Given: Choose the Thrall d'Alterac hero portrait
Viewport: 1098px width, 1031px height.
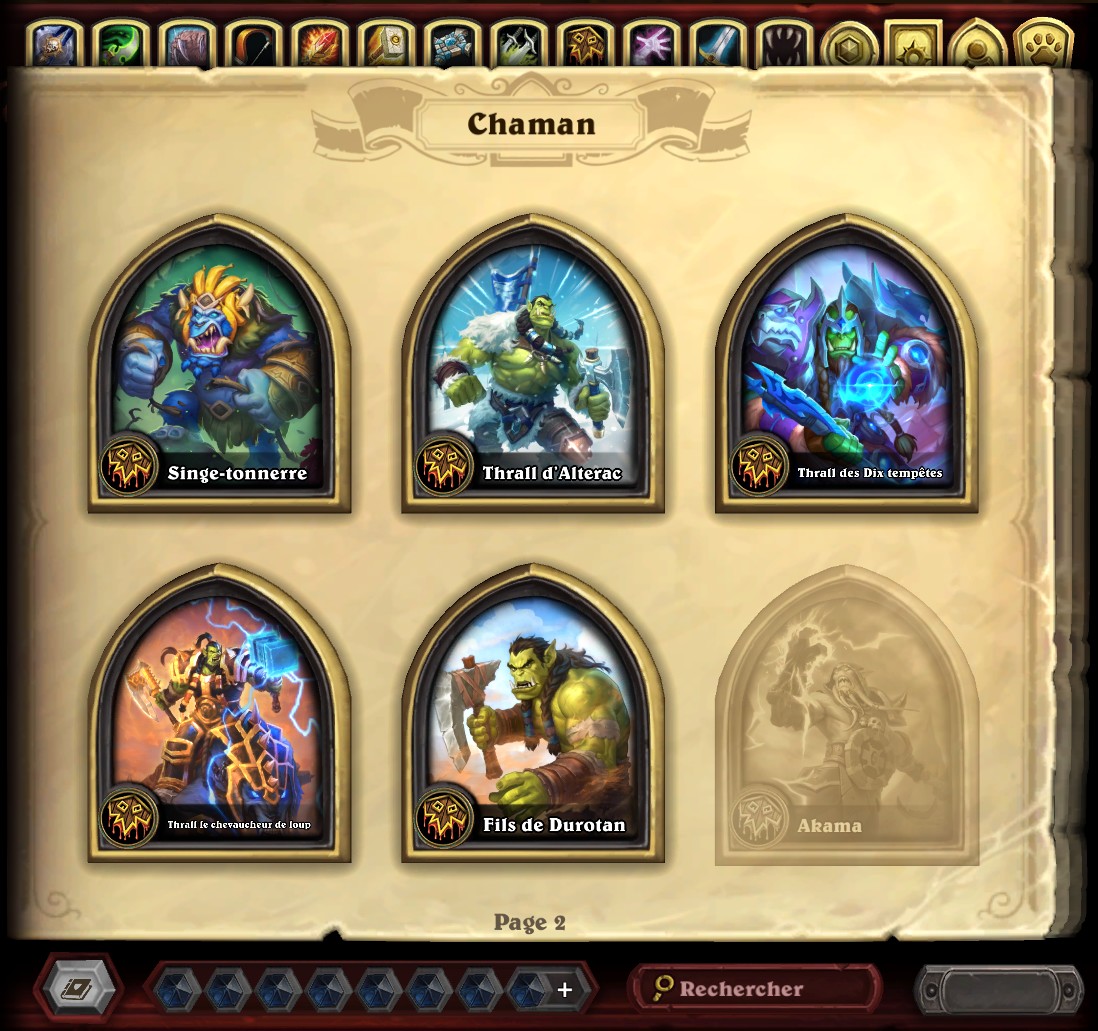Looking at the screenshot, I should (533, 370).
